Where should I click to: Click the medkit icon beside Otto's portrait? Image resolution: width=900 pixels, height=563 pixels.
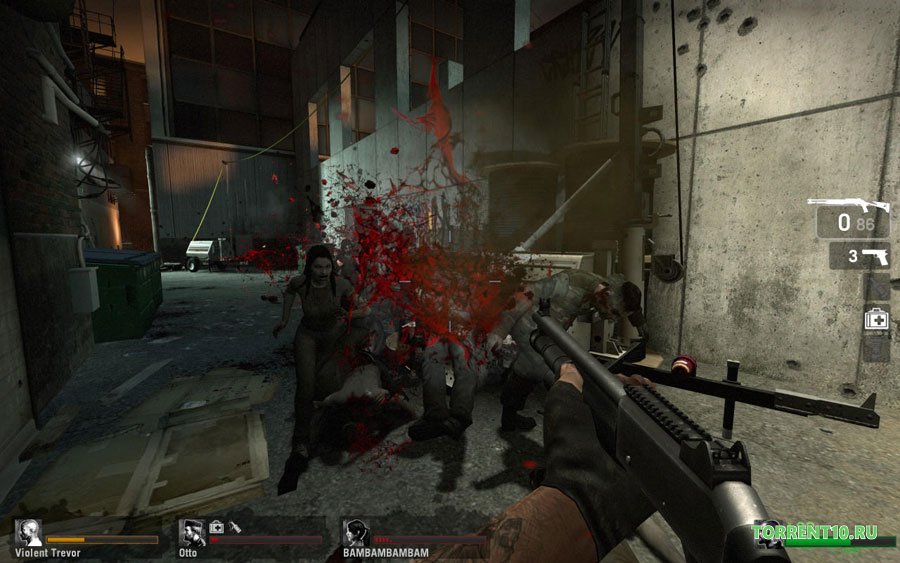click(x=216, y=526)
